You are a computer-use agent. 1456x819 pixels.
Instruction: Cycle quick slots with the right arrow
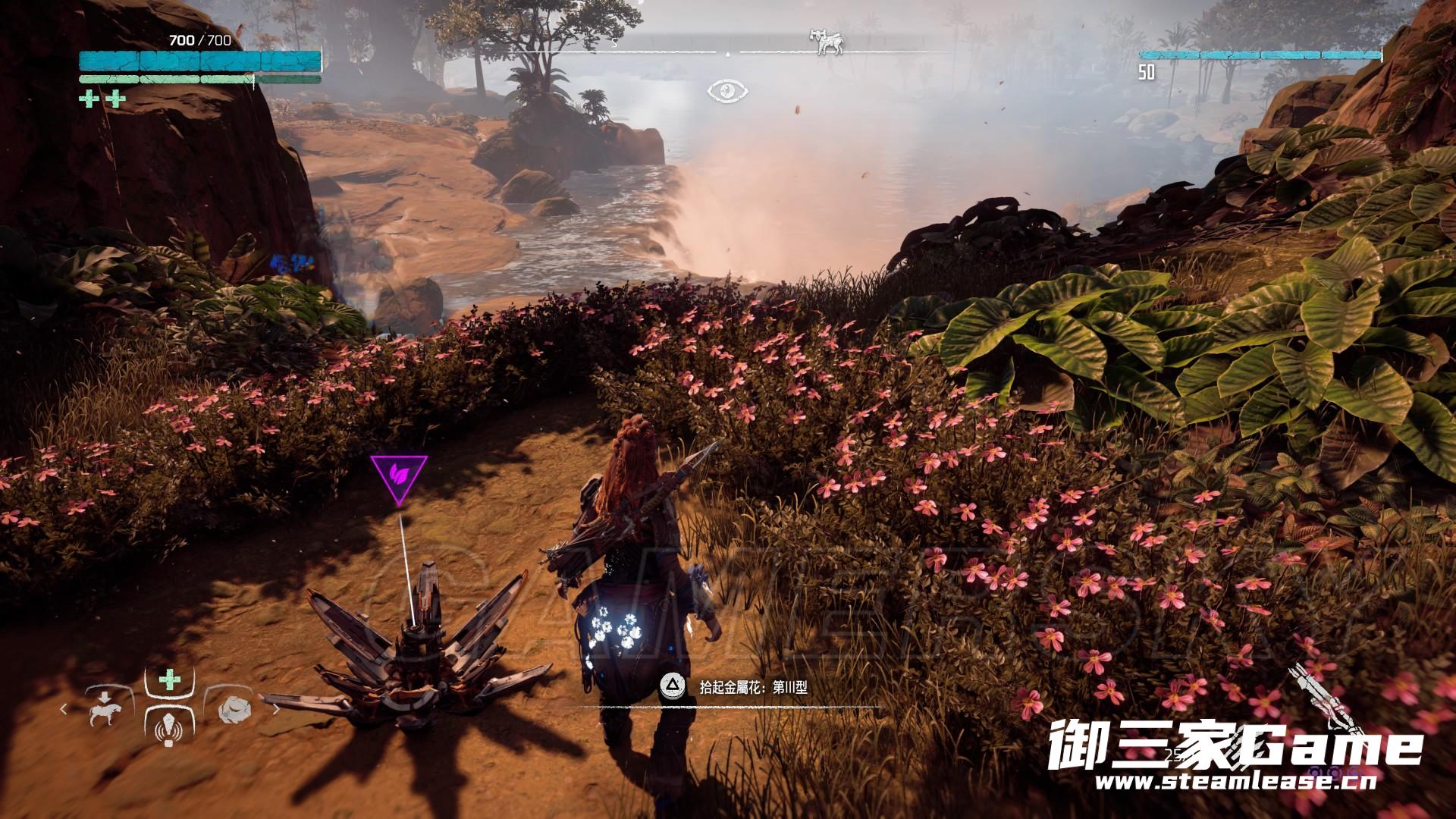coord(275,711)
